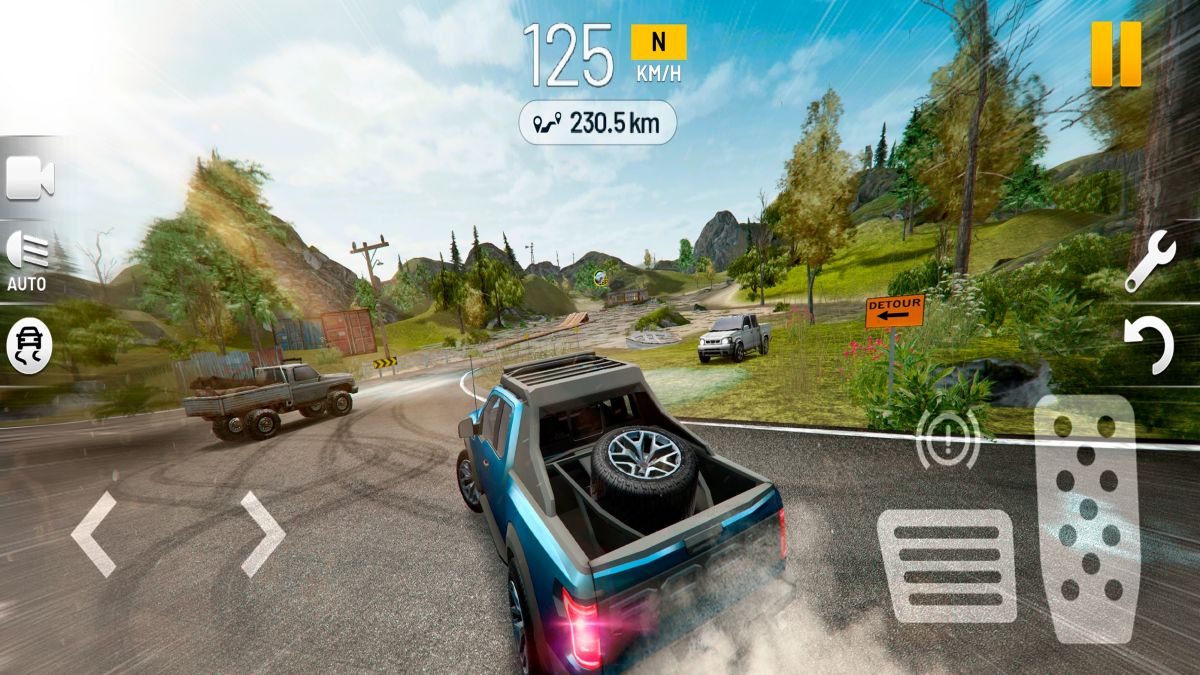Image resolution: width=1200 pixels, height=675 pixels.
Task: Open the wrench repair tool
Action: tap(1149, 261)
